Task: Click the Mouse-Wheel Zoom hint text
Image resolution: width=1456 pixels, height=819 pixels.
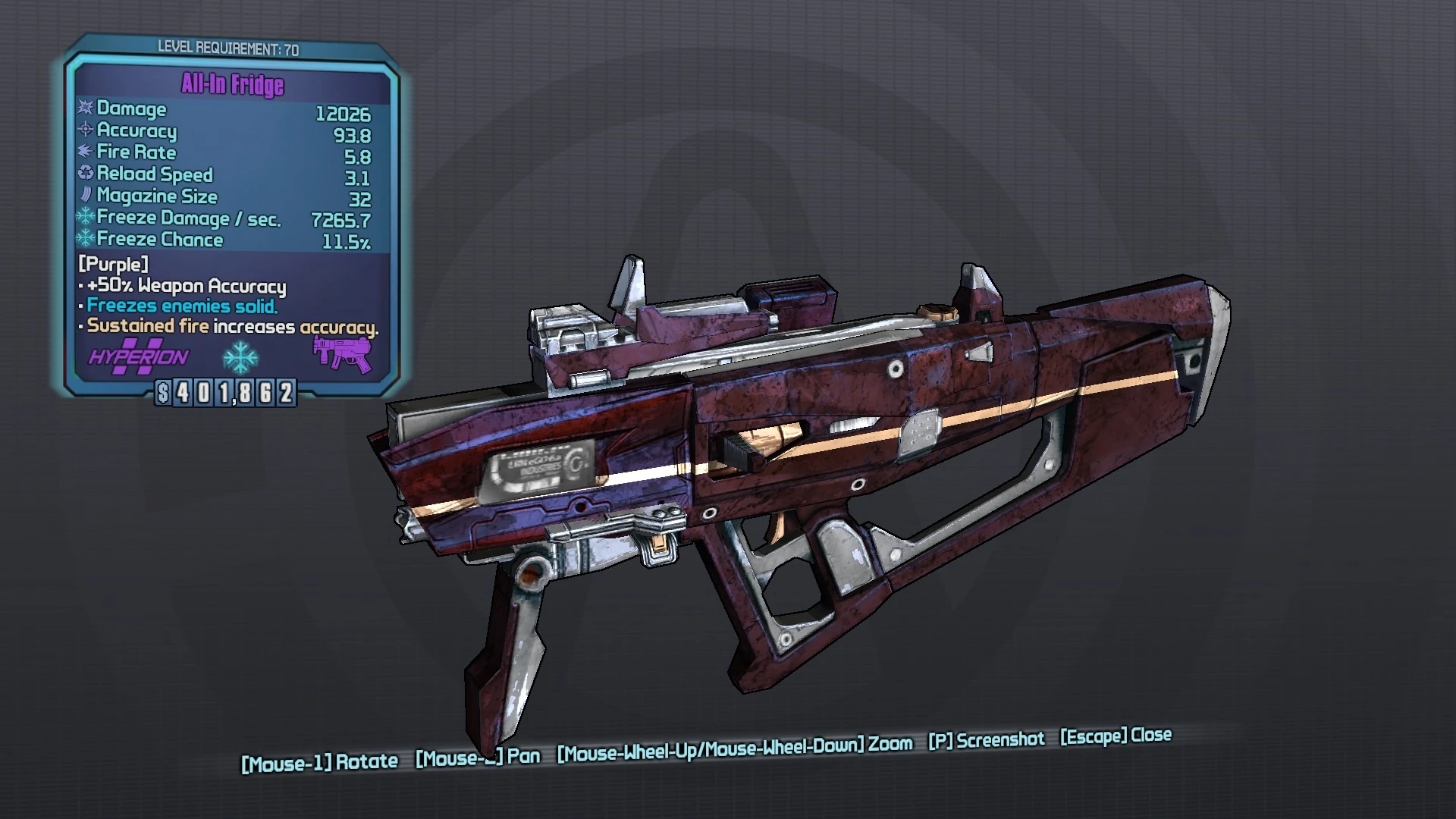Action: click(x=733, y=746)
